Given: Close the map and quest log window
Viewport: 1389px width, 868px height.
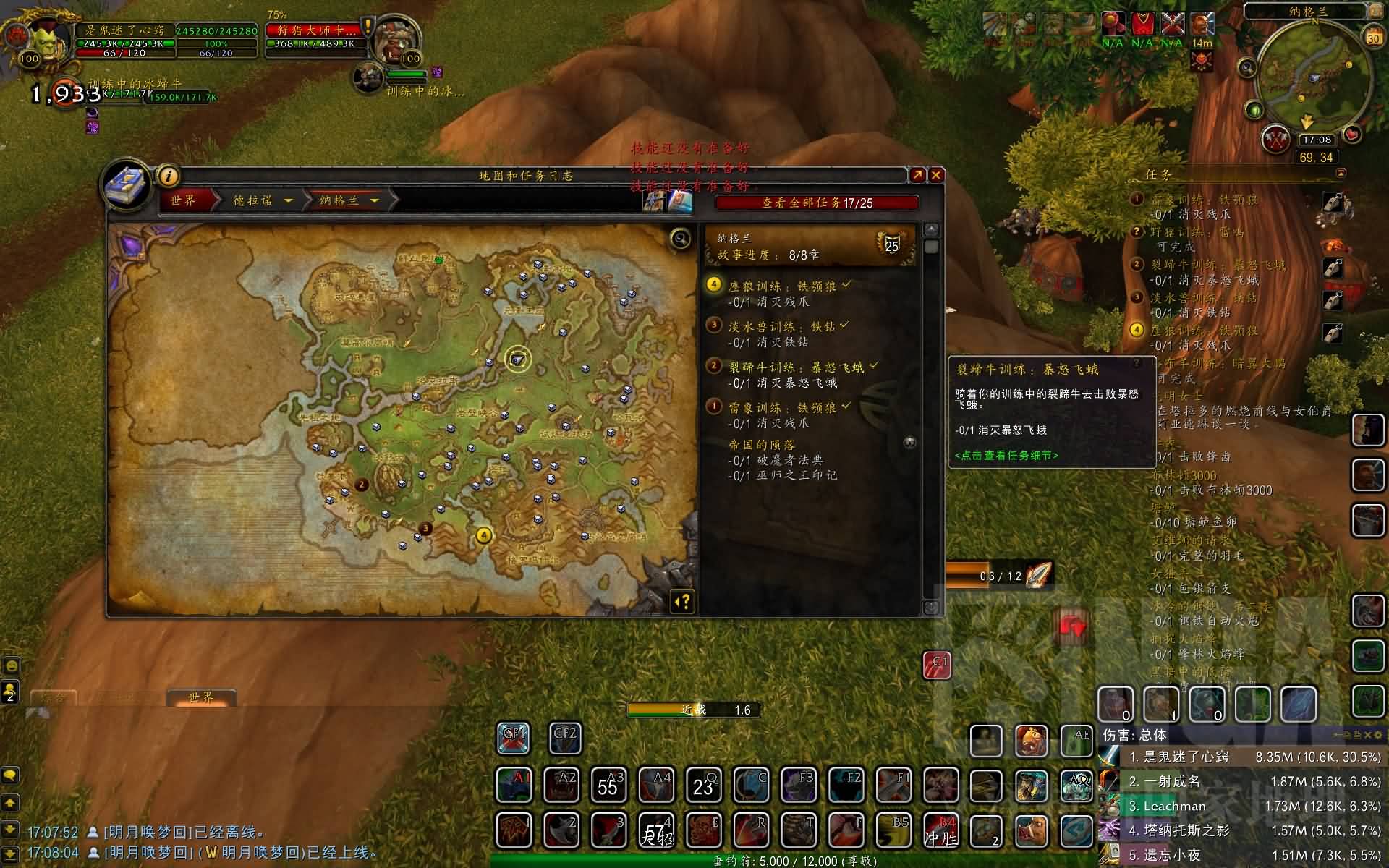Looking at the screenshot, I should pyautogui.click(x=935, y=175).
